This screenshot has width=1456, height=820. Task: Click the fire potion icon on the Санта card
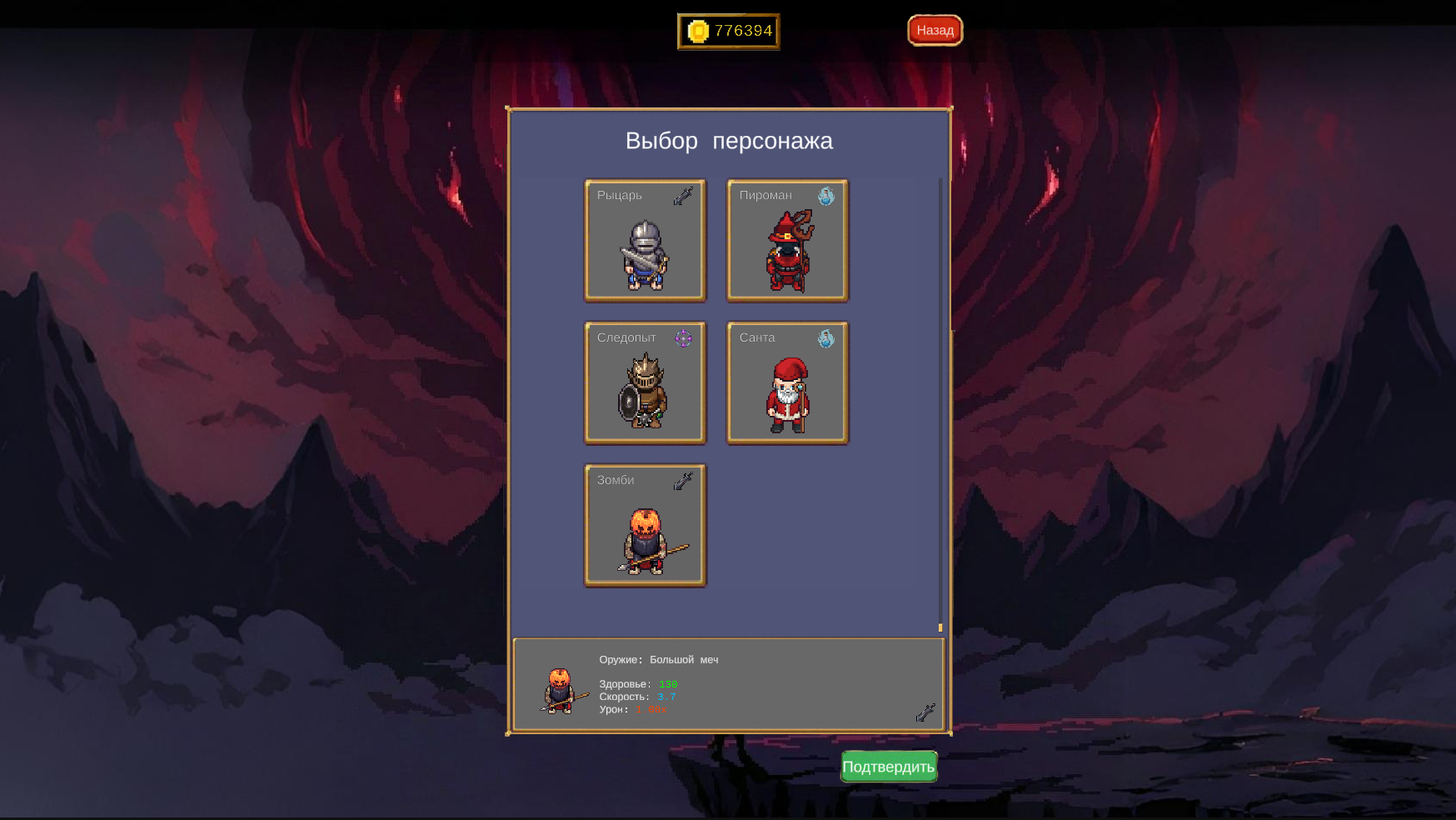[x=826, y=339]
